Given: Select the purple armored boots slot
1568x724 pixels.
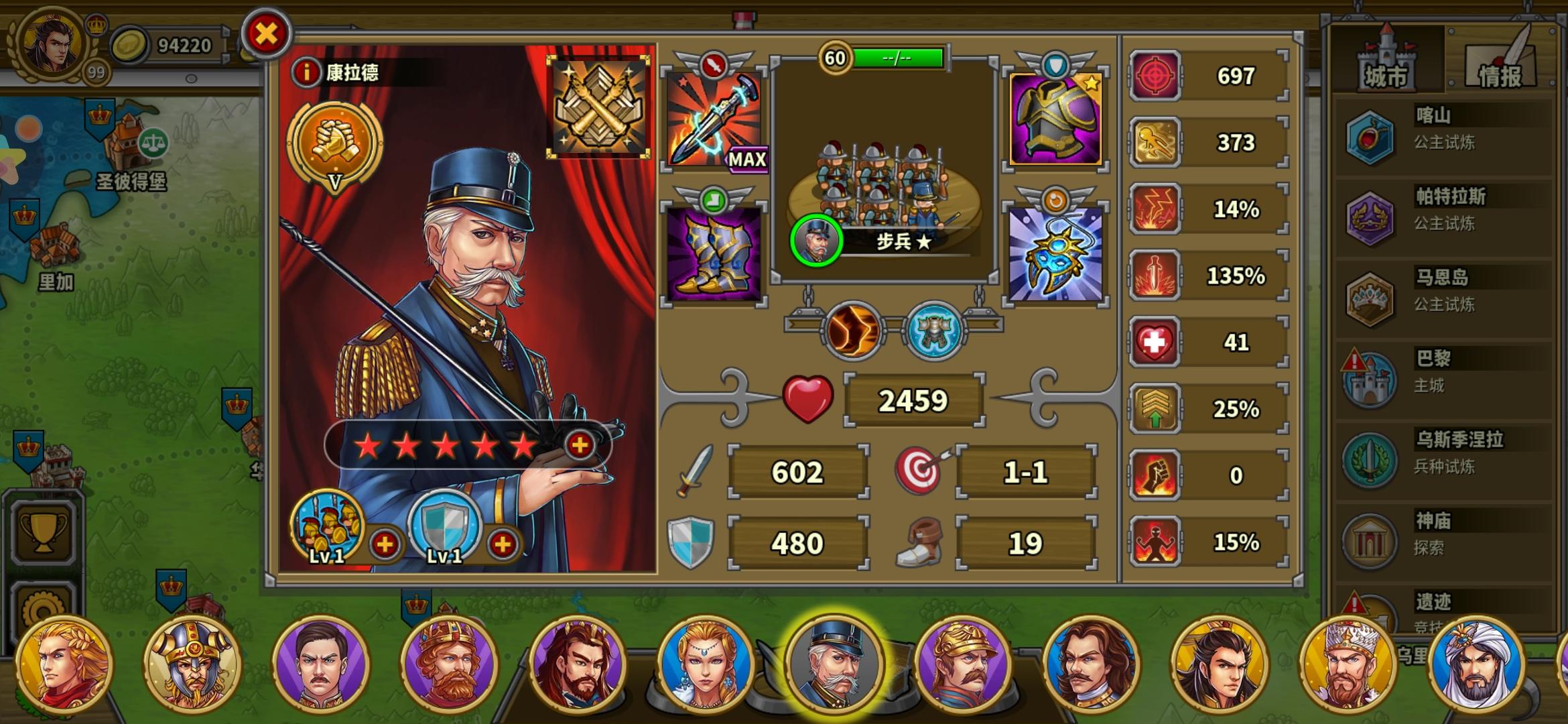Looking at the screenshot, I should (x=714, y=253).
